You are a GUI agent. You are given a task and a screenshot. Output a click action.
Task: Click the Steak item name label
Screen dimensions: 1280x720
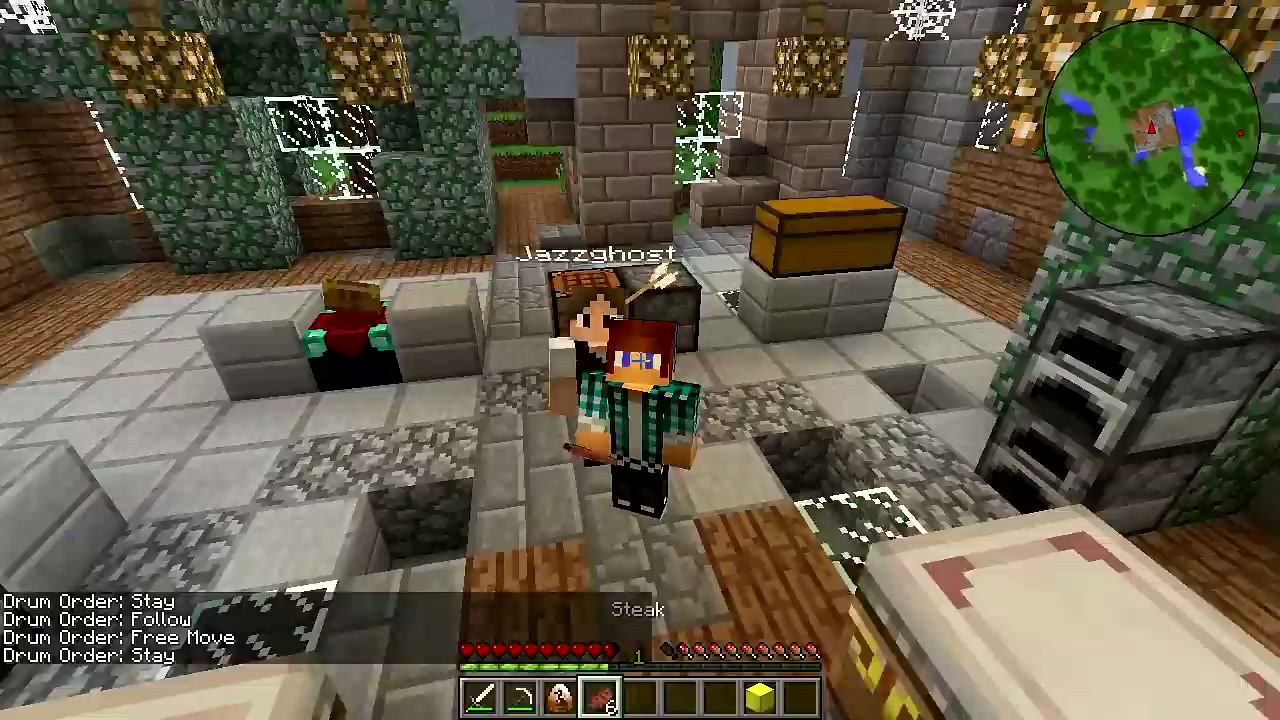pos(638,610)
